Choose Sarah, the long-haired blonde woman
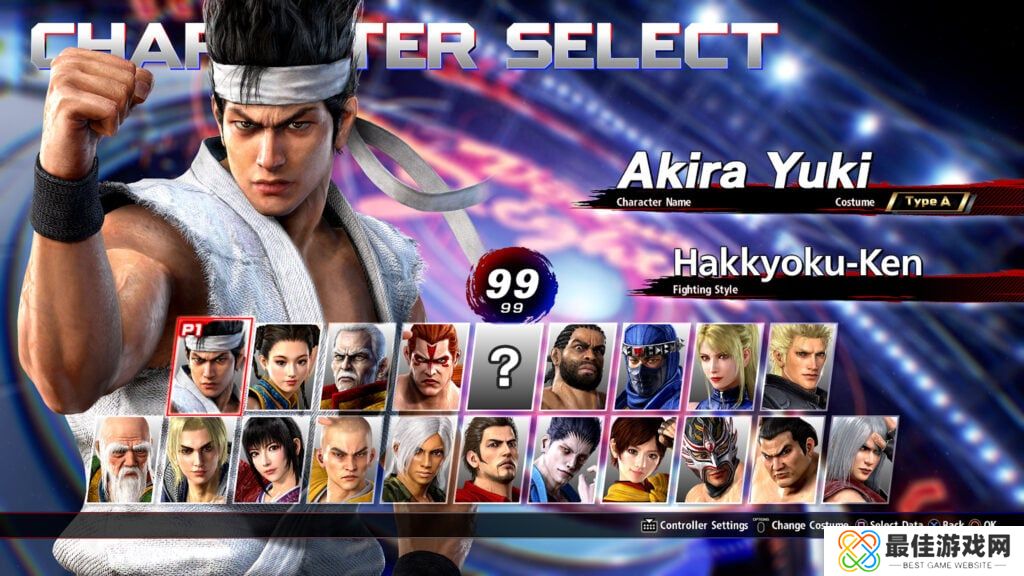Image resolution: width=1024 pixels, height=576 pixels. 726,367
